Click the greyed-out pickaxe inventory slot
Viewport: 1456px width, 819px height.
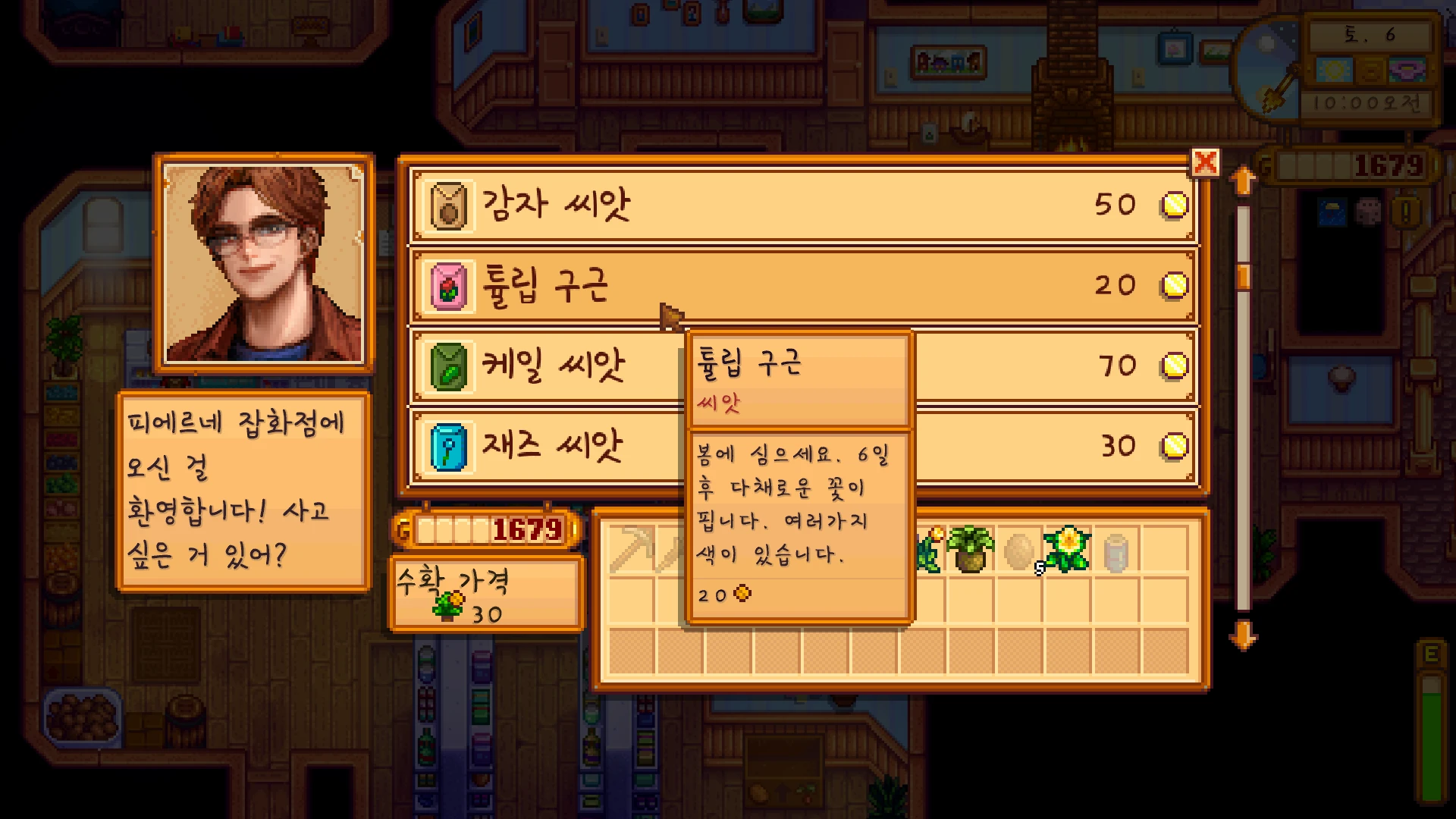pos(632,549)
